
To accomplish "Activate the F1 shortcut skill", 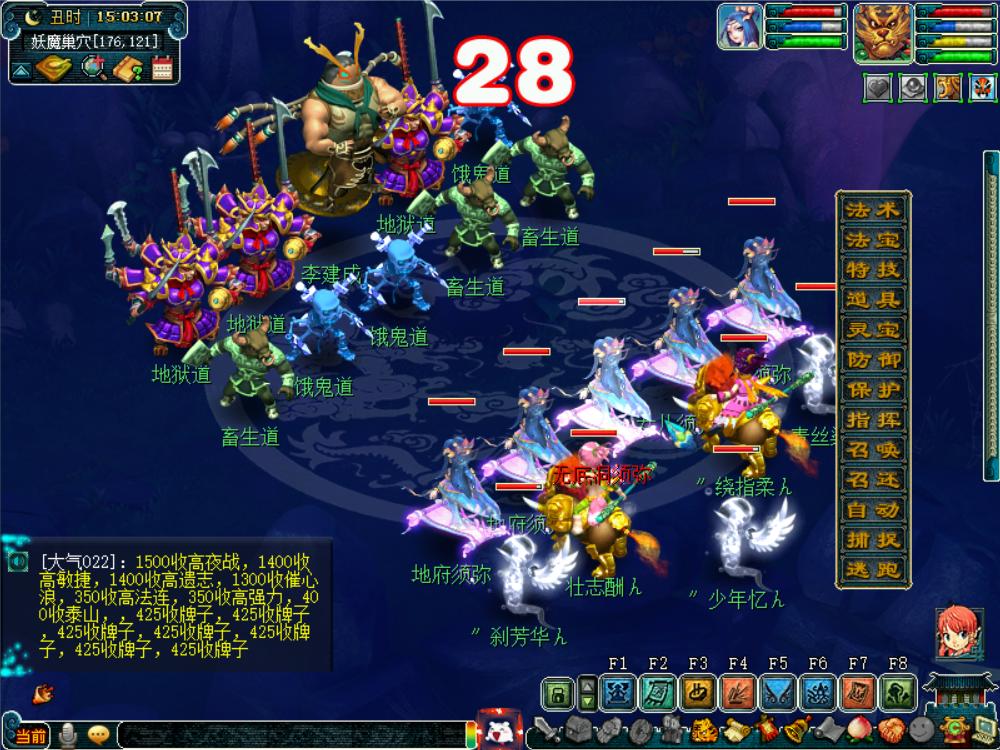I will point(618,692).
